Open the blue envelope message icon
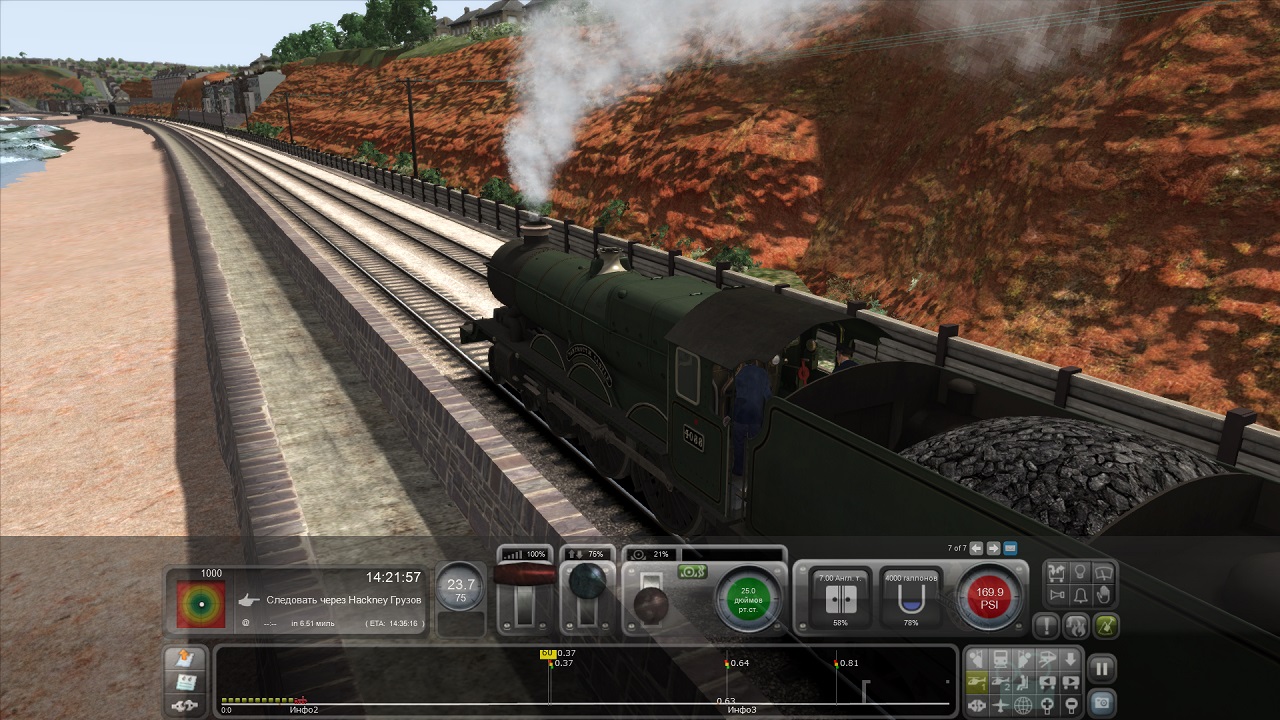The width and height of the screenshot is (1280, 720). point(1010,548)
